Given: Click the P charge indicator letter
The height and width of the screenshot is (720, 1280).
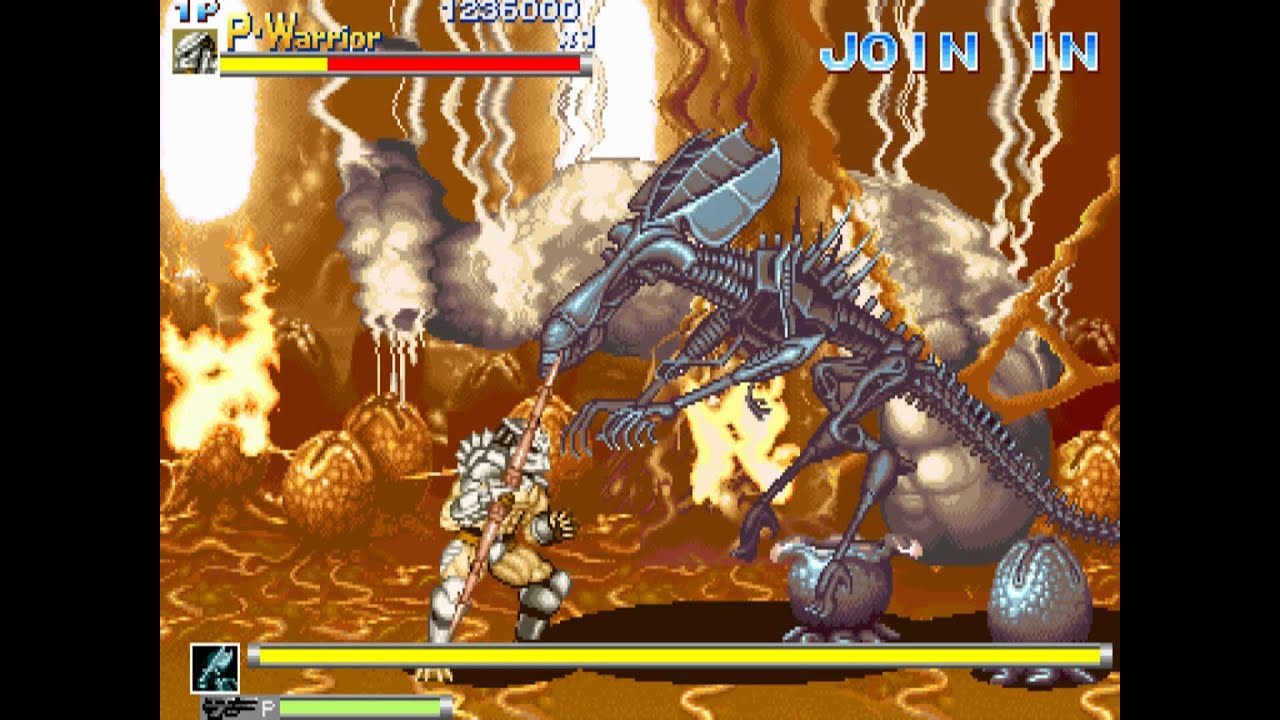Looking at the screenshot, I should (x=267, y=706).
